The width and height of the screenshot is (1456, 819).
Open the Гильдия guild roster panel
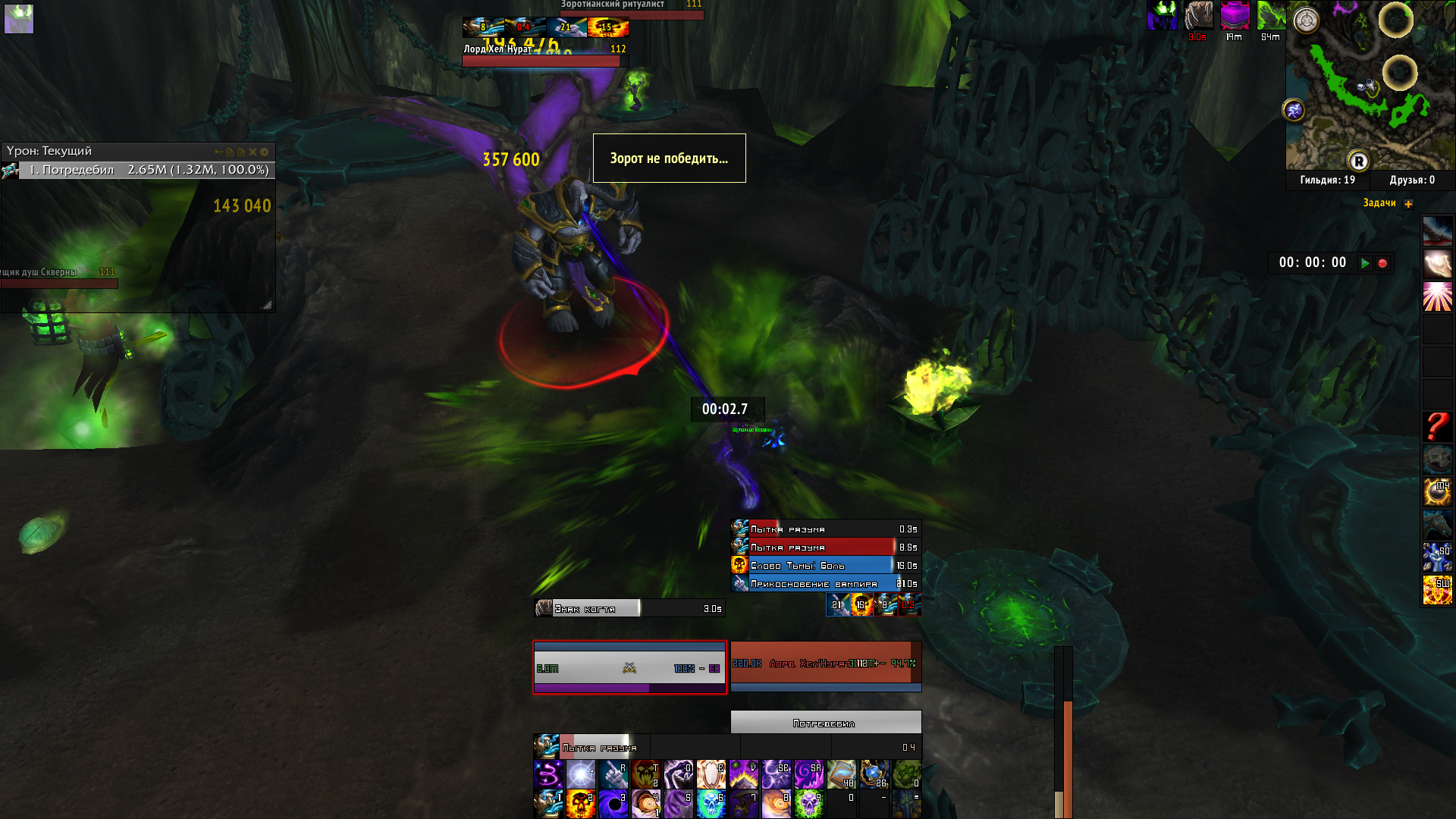[x=1327, y=180]
